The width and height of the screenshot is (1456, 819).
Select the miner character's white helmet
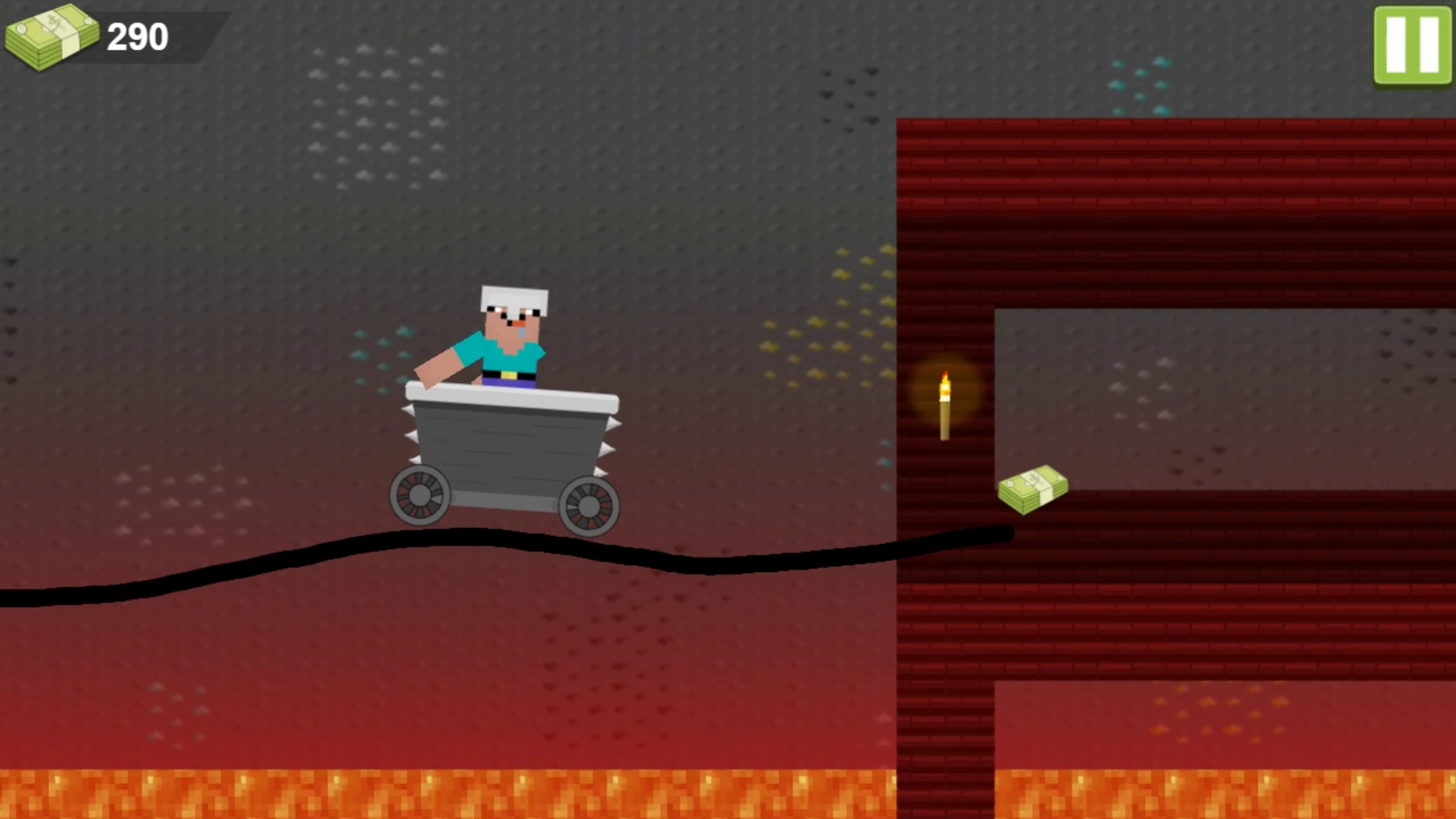[513, 296]
